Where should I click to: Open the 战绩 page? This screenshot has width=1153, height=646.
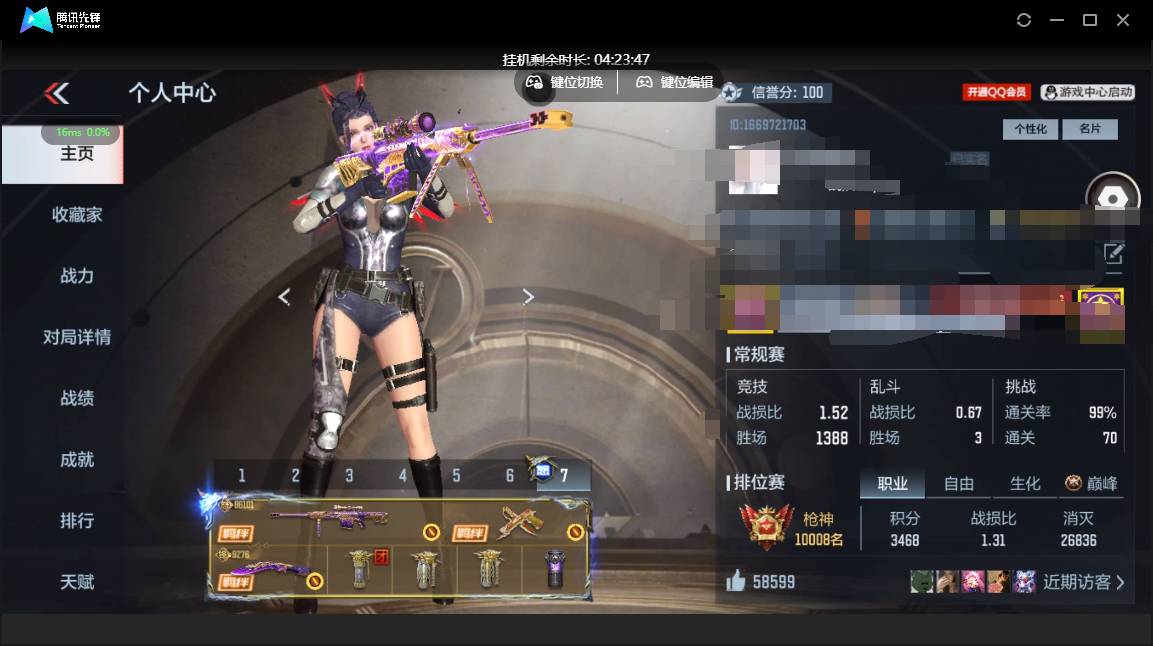(77, 398)
